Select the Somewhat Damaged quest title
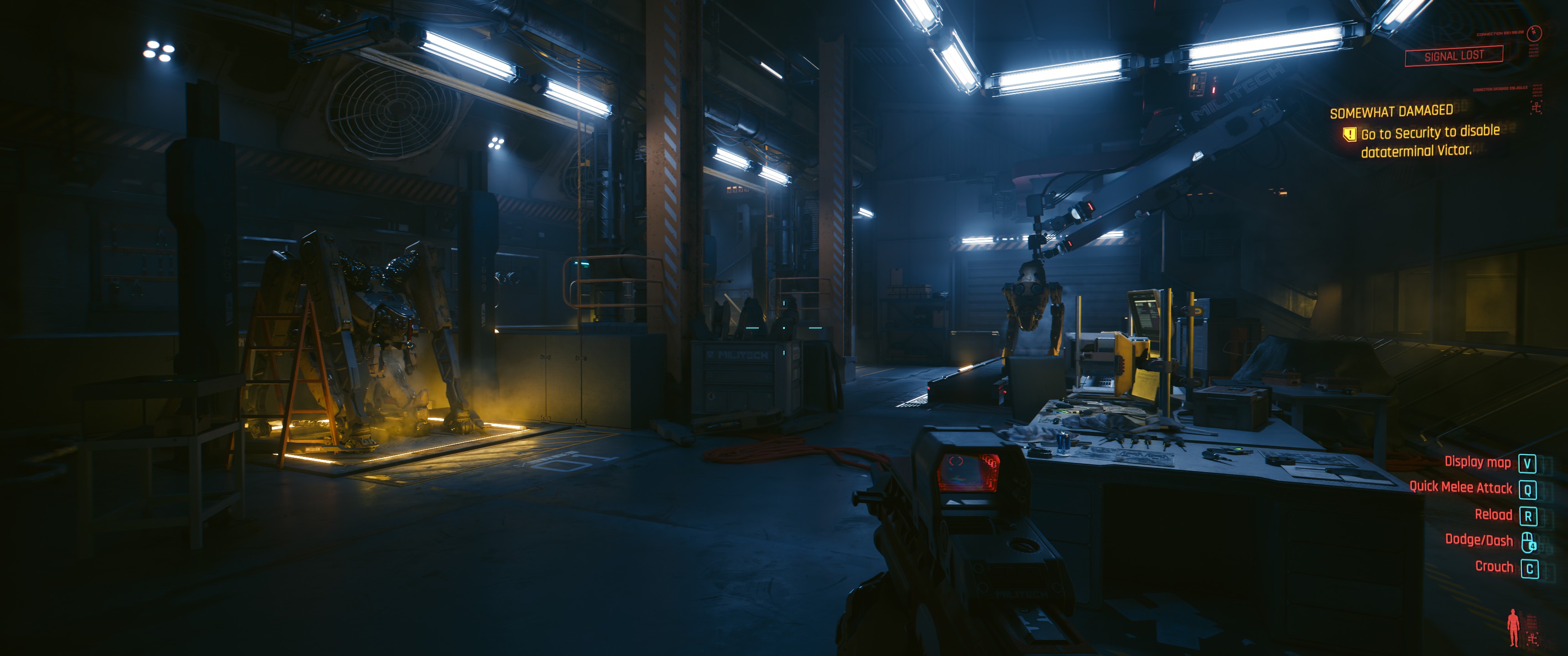 pos(1391,111)
